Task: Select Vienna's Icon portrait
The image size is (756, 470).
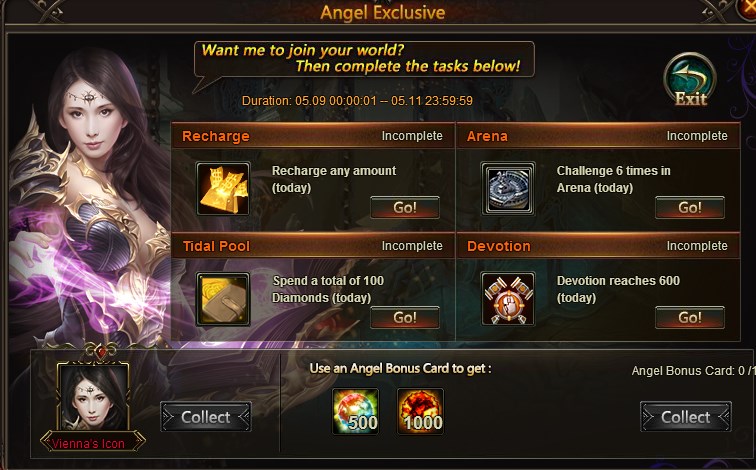Action: click(x=92, y=400)
